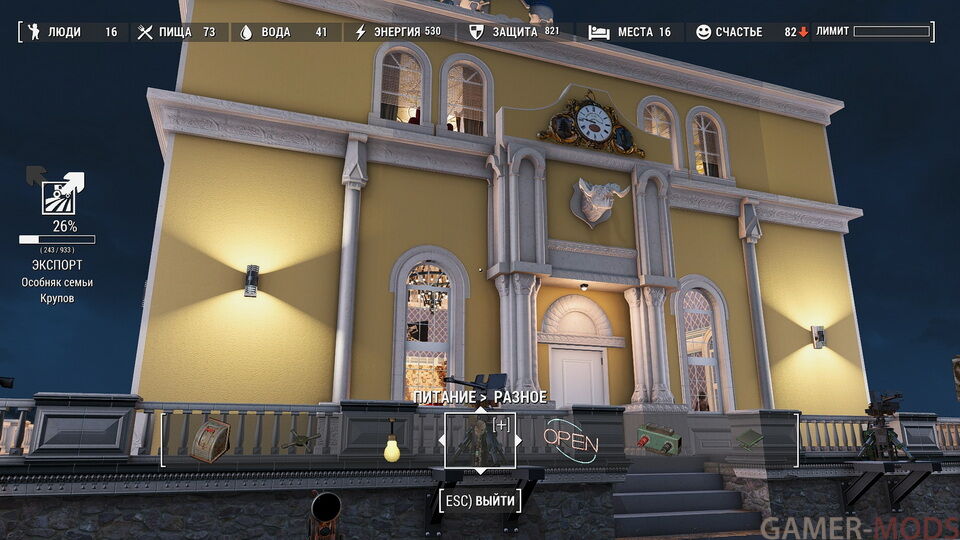Screen dimensions: 960x540
Task: Select the small dark item left of the light bulb
Action: pos(300,439)
